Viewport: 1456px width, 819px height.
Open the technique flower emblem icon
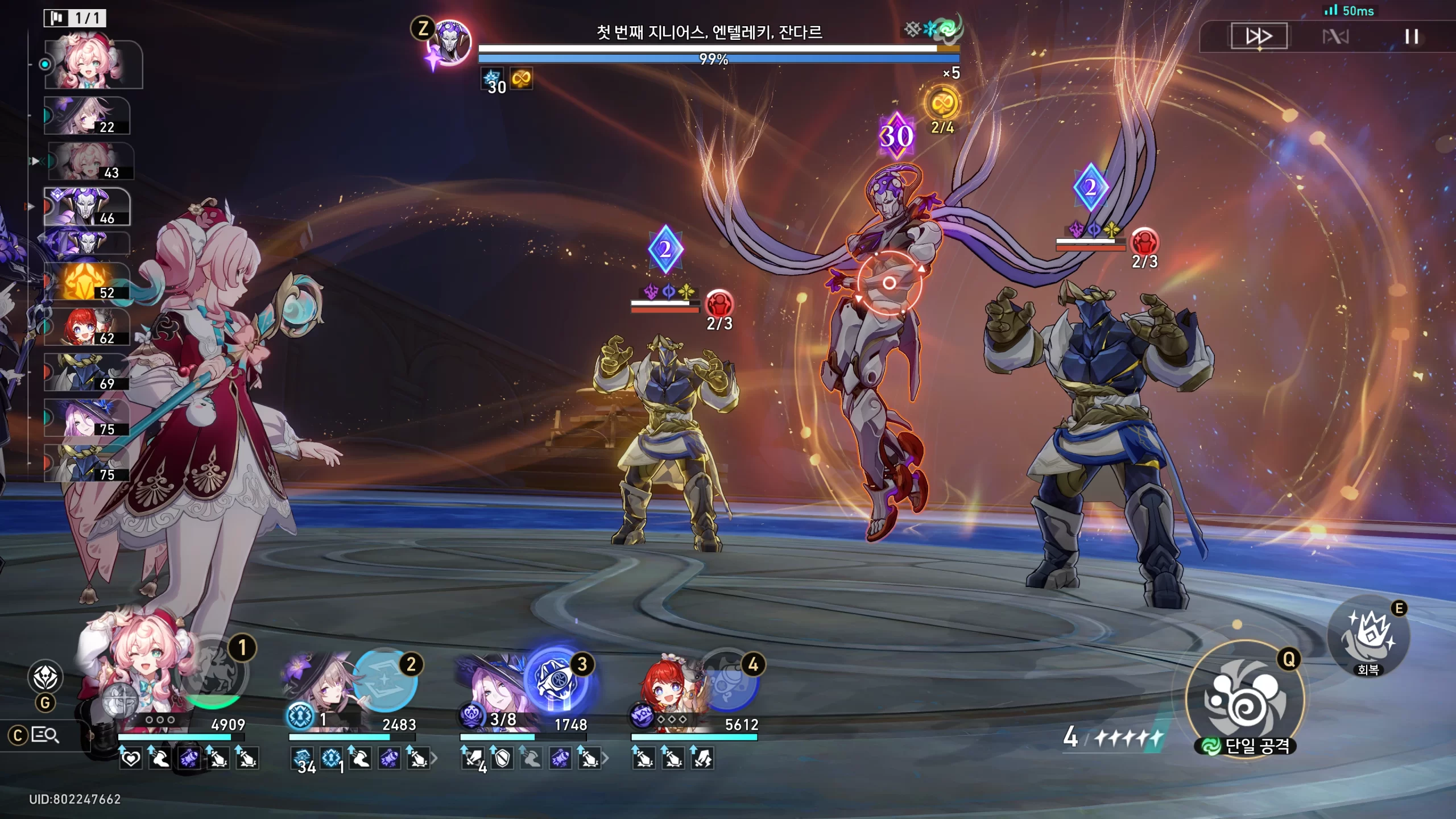45,677
